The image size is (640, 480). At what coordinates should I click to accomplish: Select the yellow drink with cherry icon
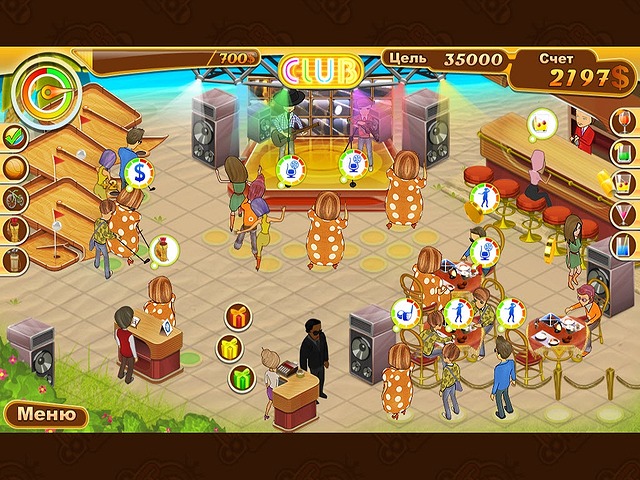(x=623, y=185)
